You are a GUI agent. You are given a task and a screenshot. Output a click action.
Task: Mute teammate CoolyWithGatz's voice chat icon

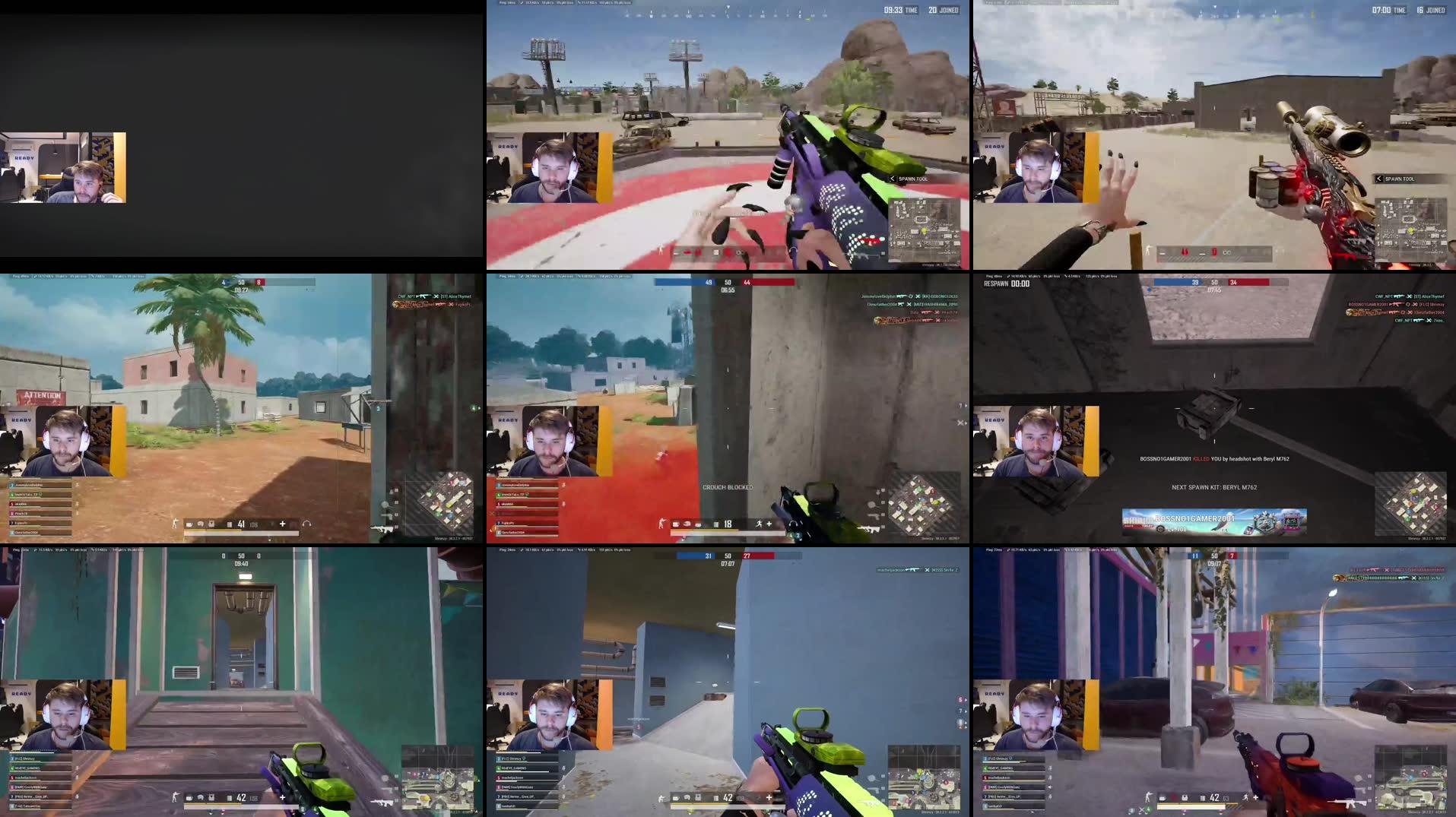coord(1049,787)
